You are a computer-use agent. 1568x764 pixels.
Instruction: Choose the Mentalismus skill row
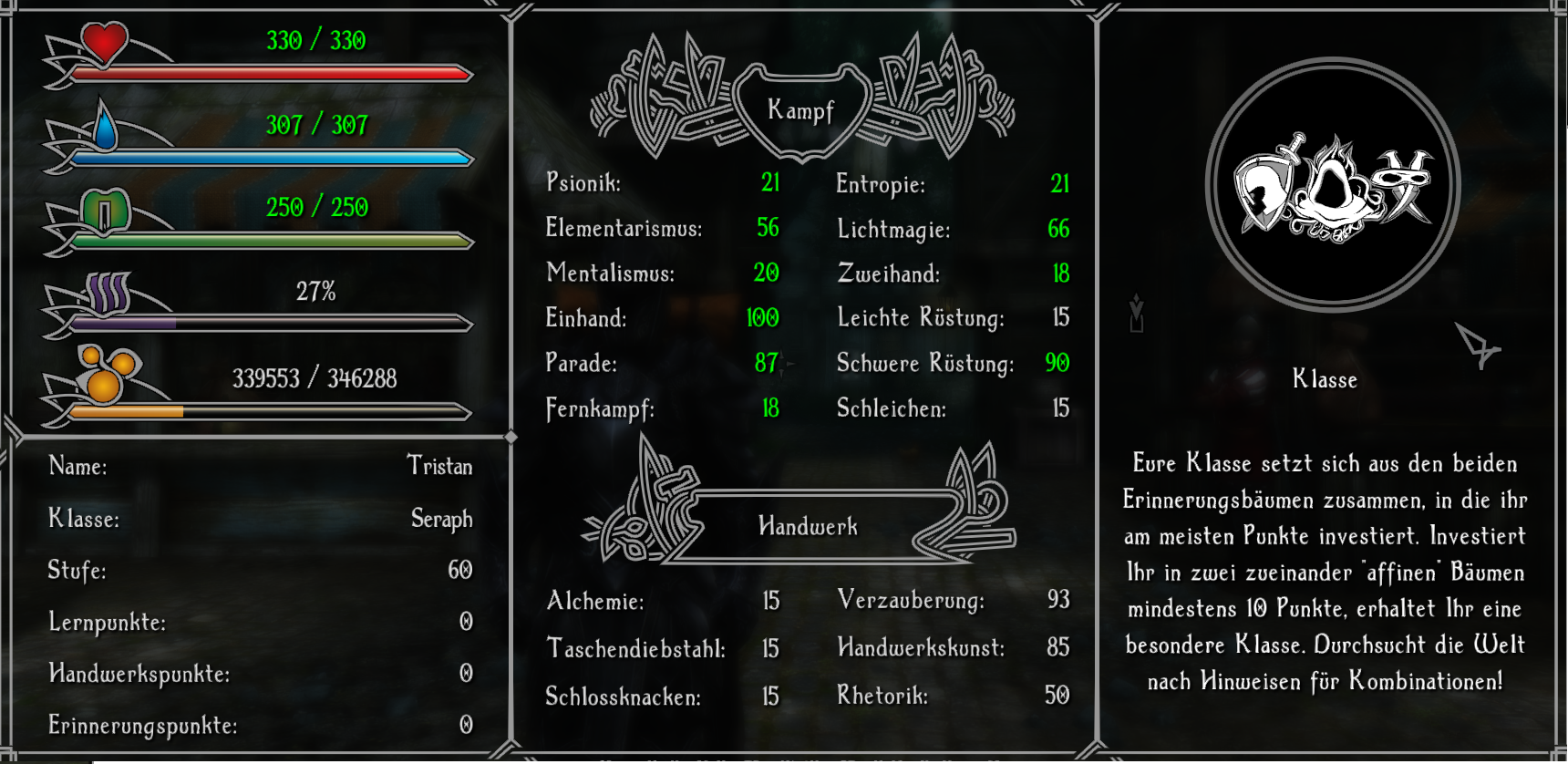pos(663,272)
